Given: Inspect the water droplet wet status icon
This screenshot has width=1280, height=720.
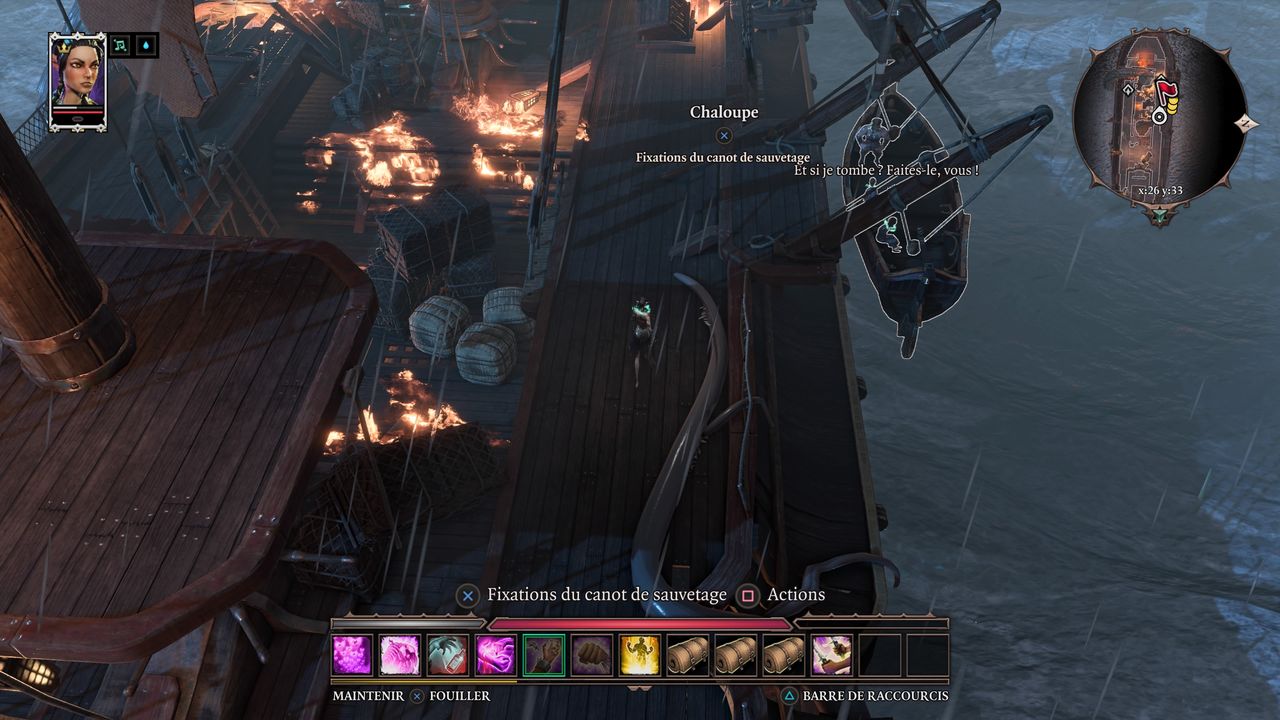Looking at the screenshot, I should pyautogui.click(x=147, y=45).
